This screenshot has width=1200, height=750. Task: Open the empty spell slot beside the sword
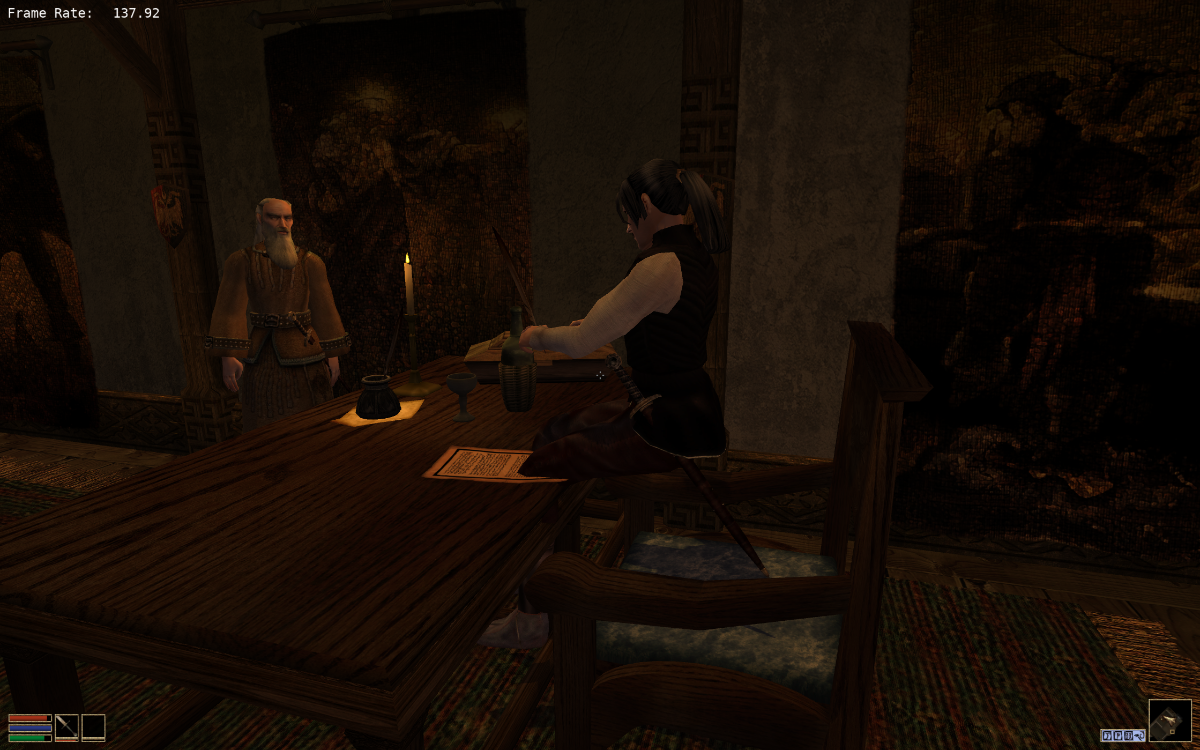tap(93, 727)
